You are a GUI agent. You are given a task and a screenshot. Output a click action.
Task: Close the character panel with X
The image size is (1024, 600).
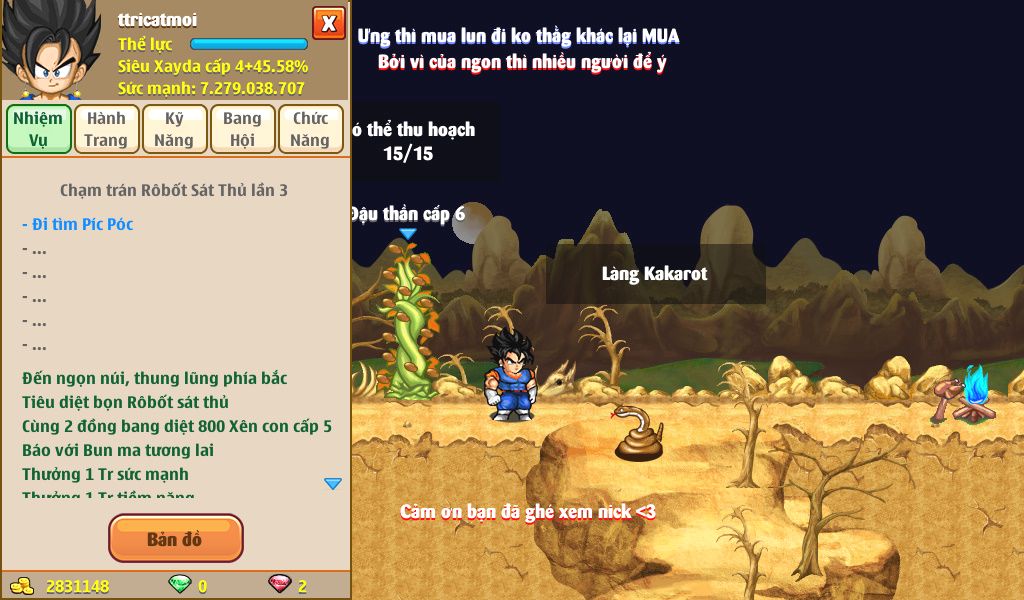click(x=328, y=23)
